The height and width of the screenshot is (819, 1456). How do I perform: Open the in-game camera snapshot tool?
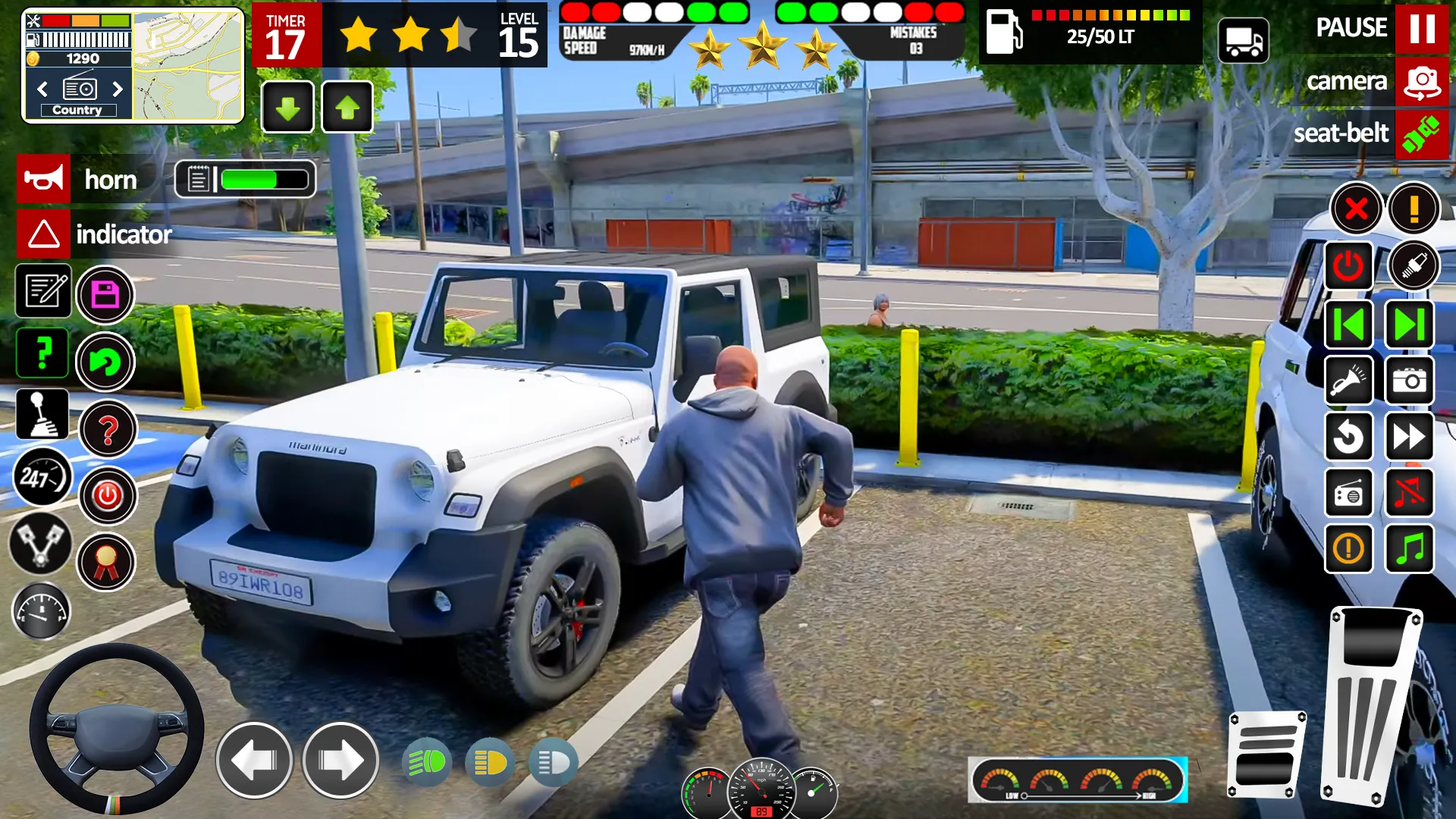click(1409, 380)
